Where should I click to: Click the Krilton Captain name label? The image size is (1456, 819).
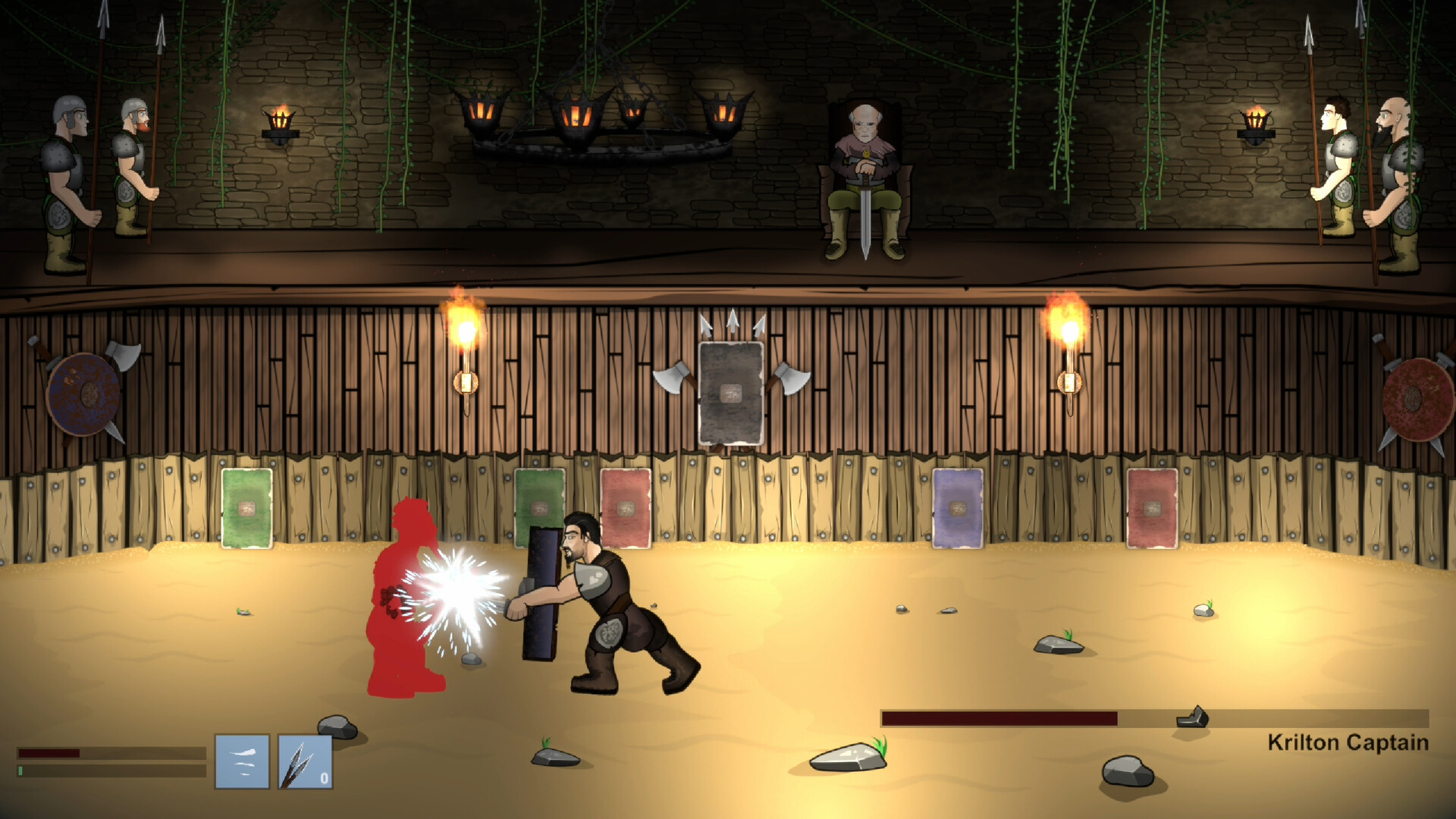point(1349,743)
